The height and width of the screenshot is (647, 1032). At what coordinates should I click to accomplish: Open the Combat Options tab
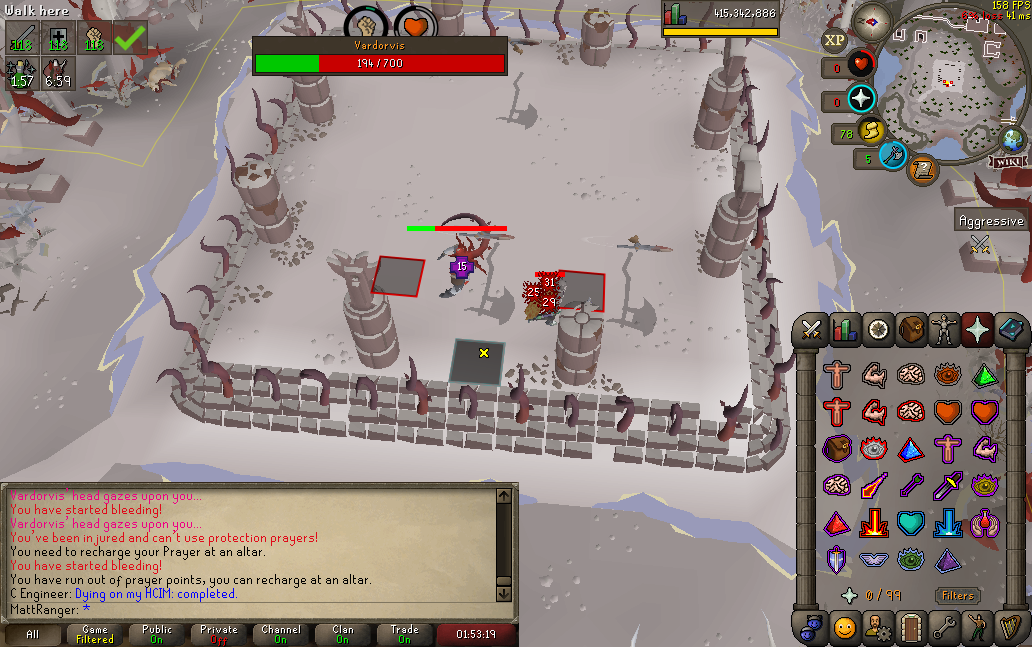click(x=811, y=329)
